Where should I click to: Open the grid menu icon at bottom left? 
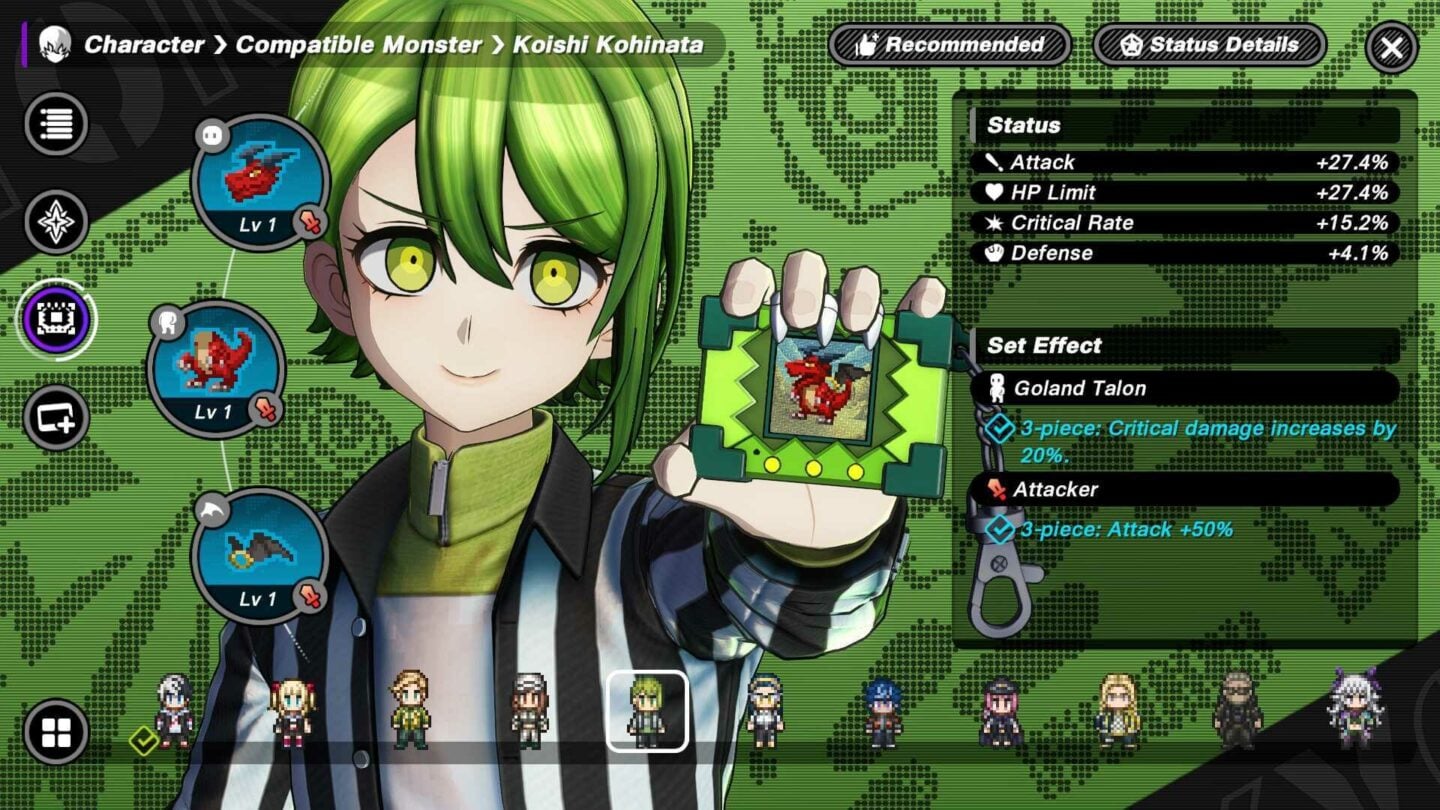pos(55,733)
